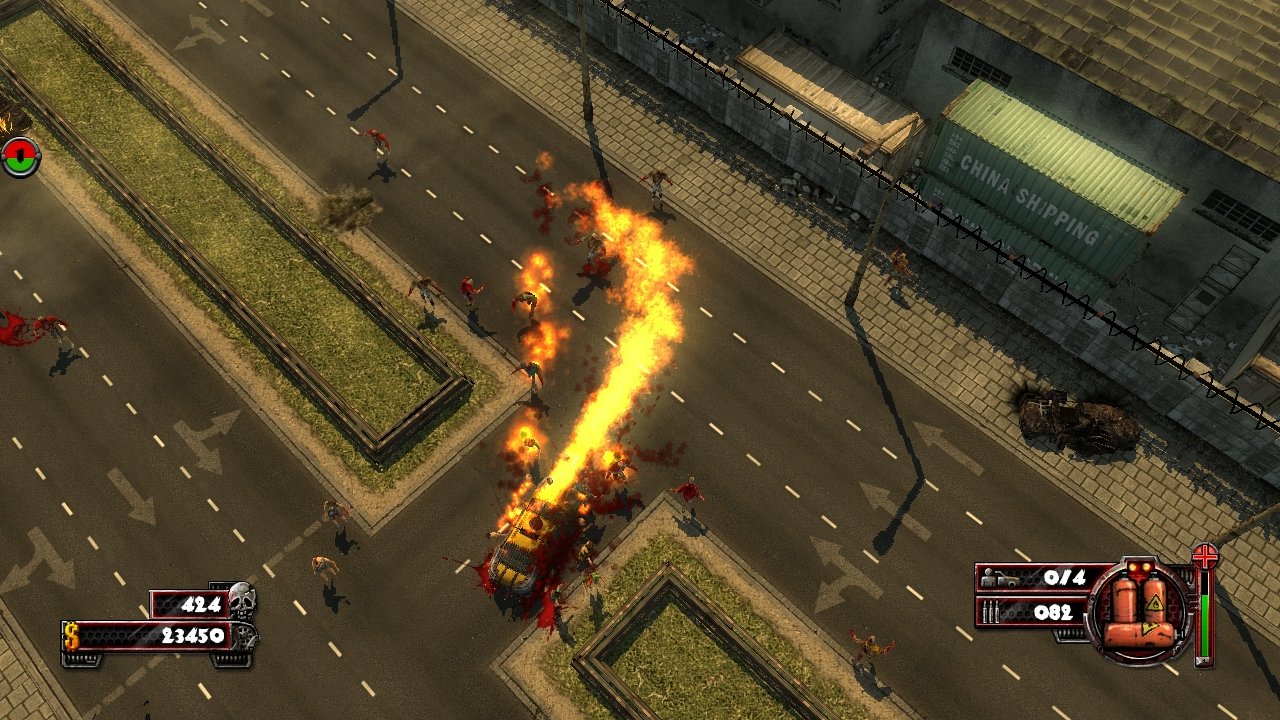Image resolution: width=1280 pixels, height=720 pixels.
Task: Click the red-eyed skull above the weapon circle
Action: (1140, 568)
